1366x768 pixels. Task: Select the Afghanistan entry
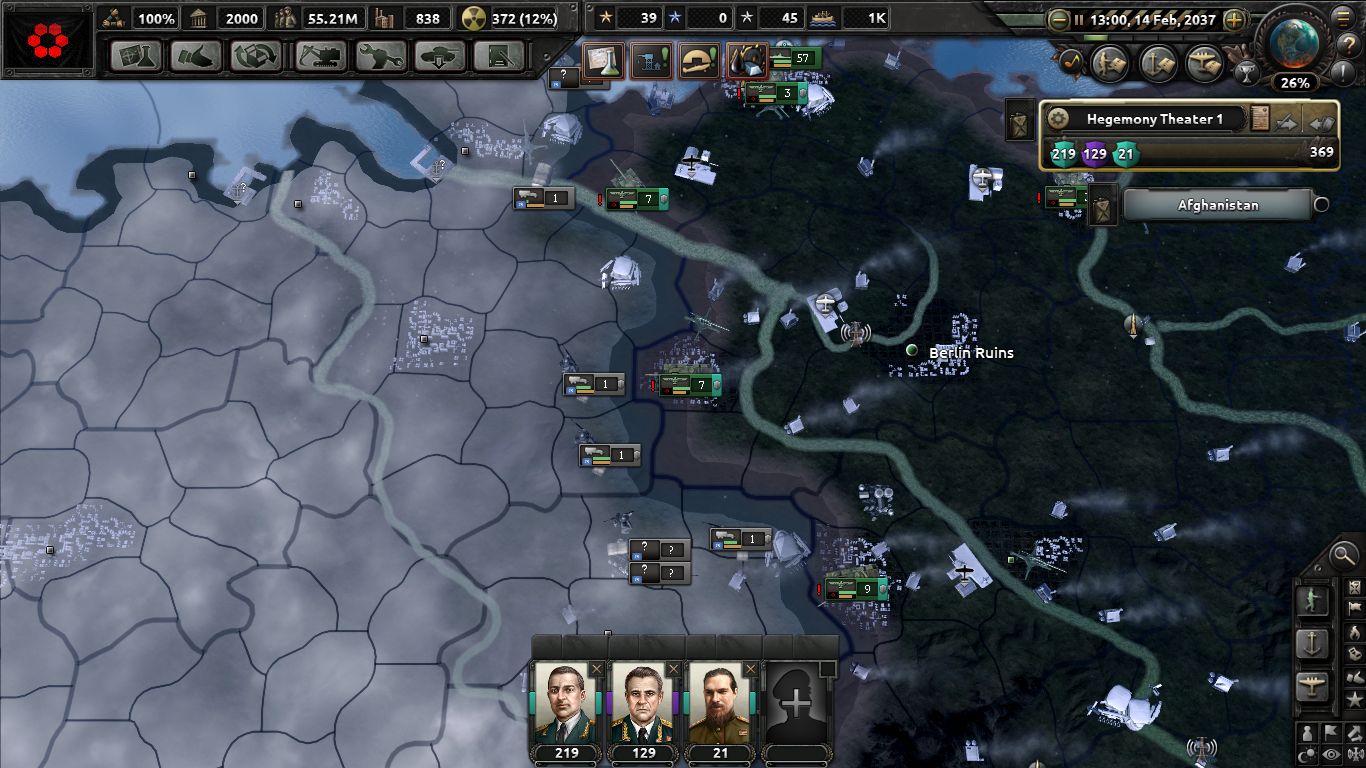(x=1218, y=204)
